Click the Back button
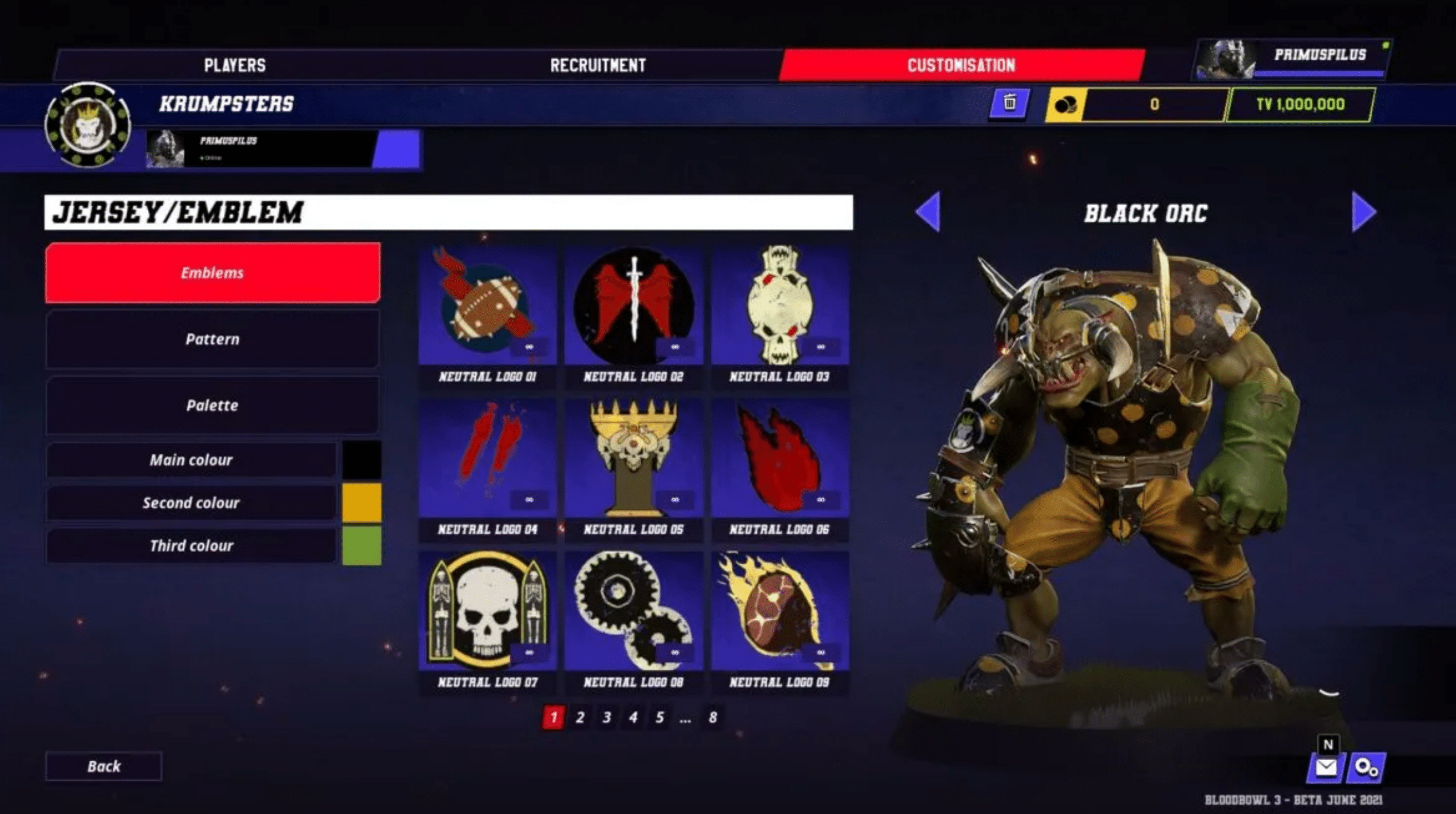This screenshot has width=1456, height=814. tap(104, 766)
